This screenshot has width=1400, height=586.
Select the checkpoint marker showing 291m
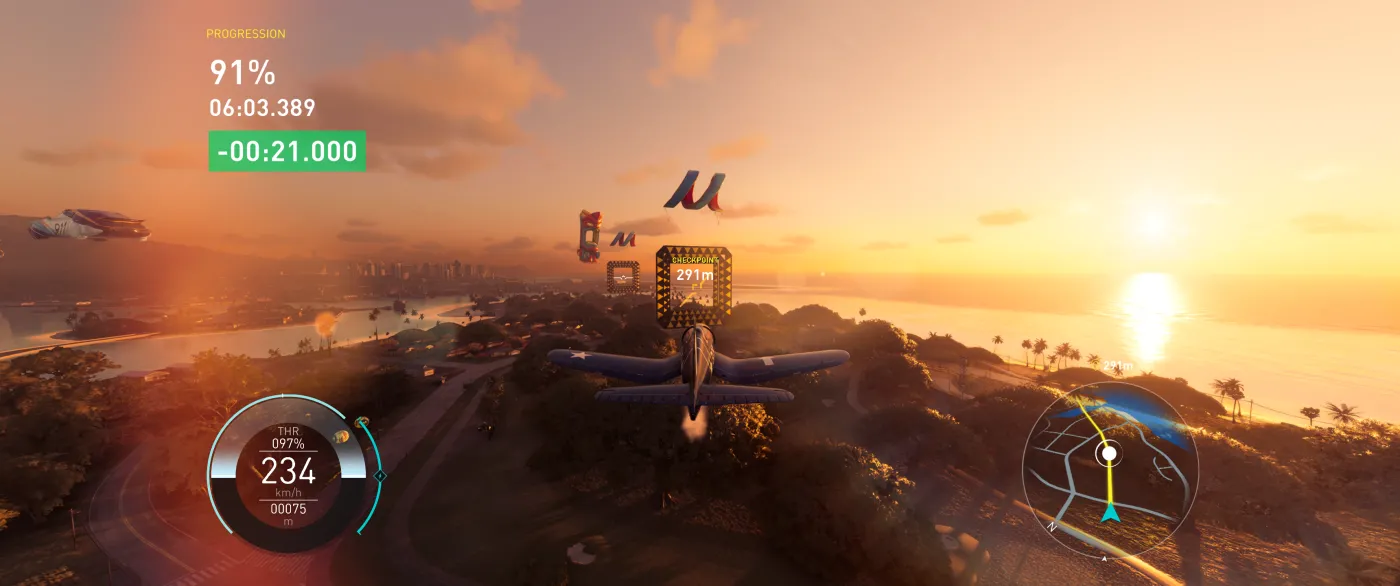[693, 288]
